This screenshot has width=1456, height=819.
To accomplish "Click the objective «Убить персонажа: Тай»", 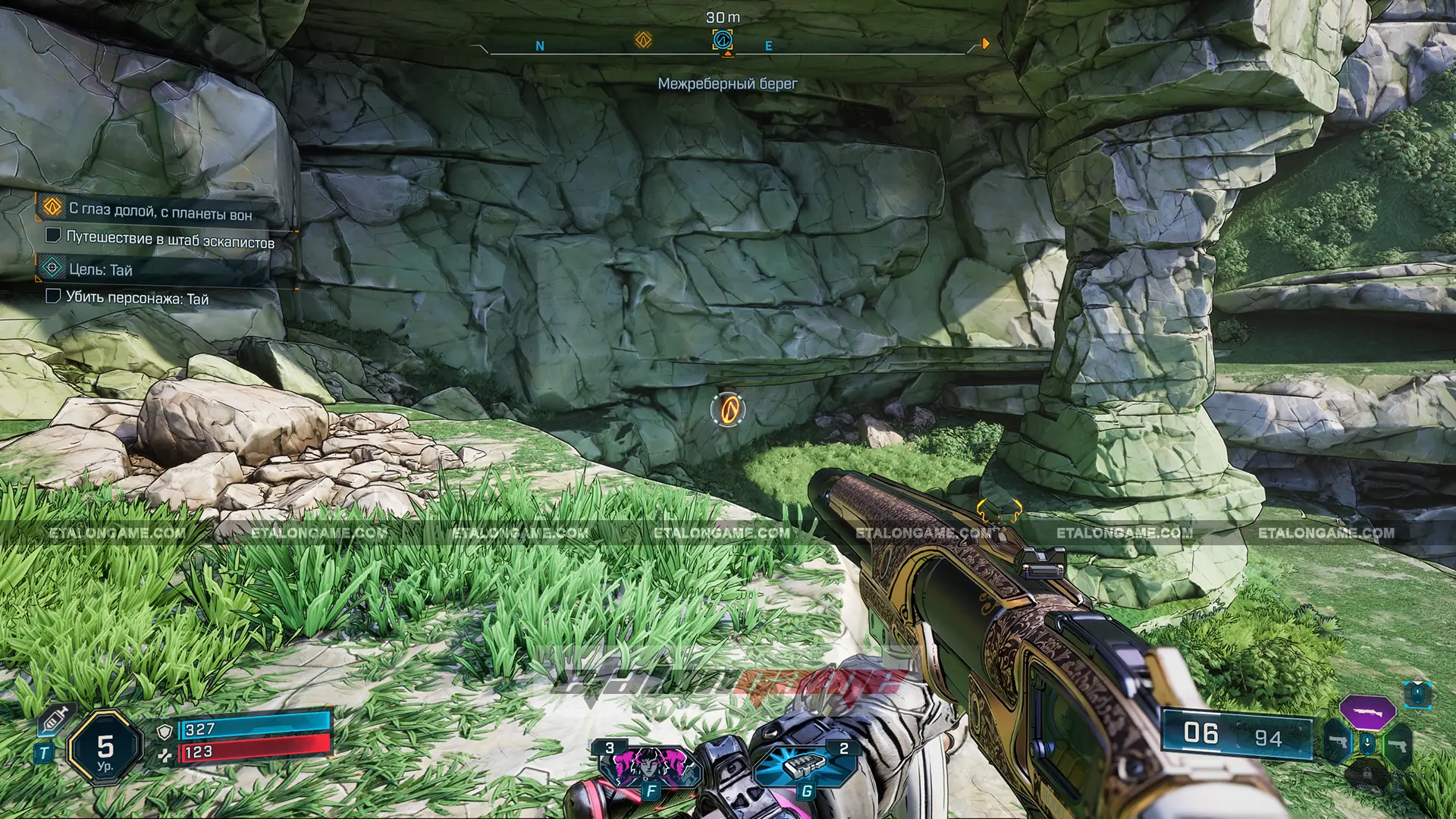I will coord(136,297).
